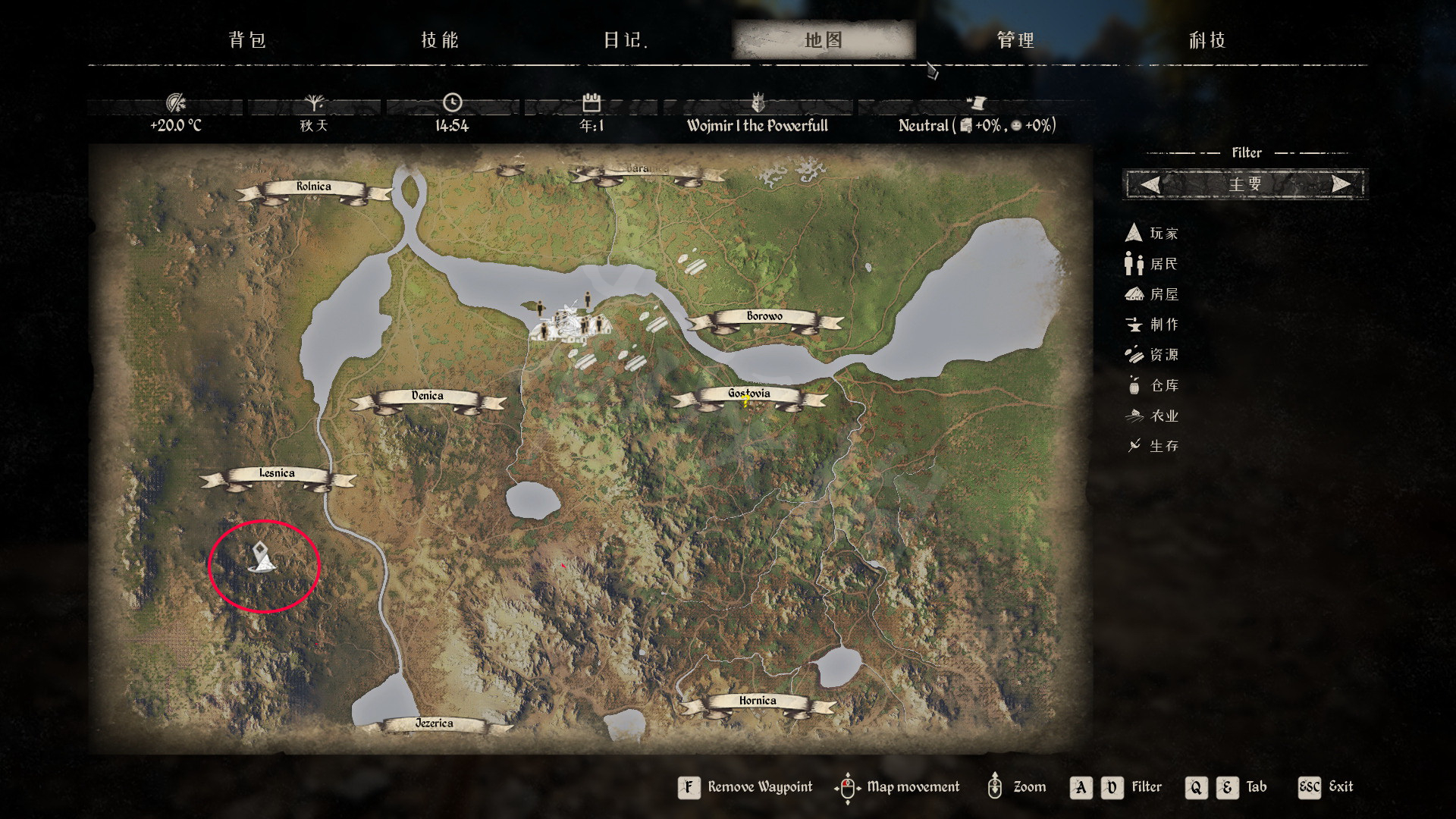
Task: Select the Hornica village banner on the map
Action: (x=758, y=701)
